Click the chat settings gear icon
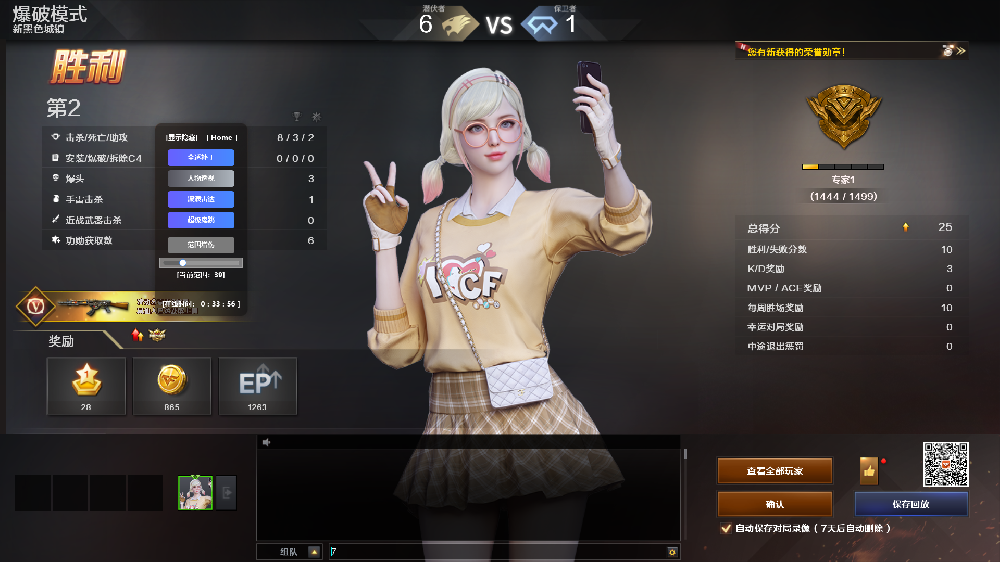Image resolution: width=1000 pixels, height=562 pixels. tap(673, 551)
